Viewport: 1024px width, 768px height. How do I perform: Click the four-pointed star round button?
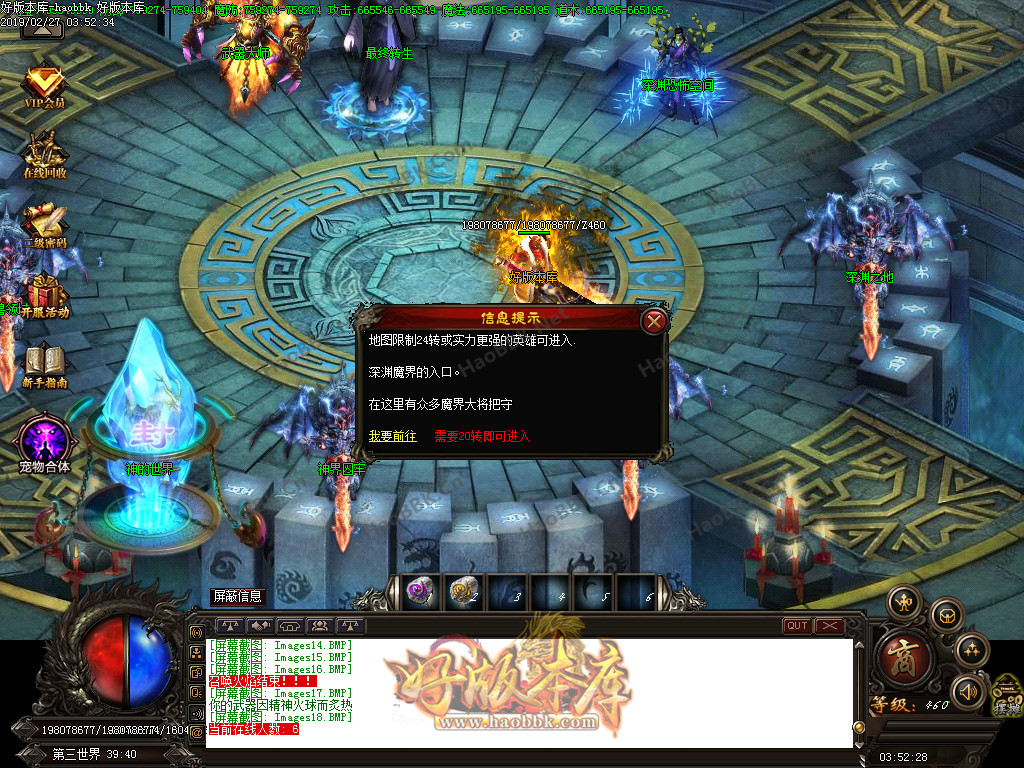[x=972, y=651]
